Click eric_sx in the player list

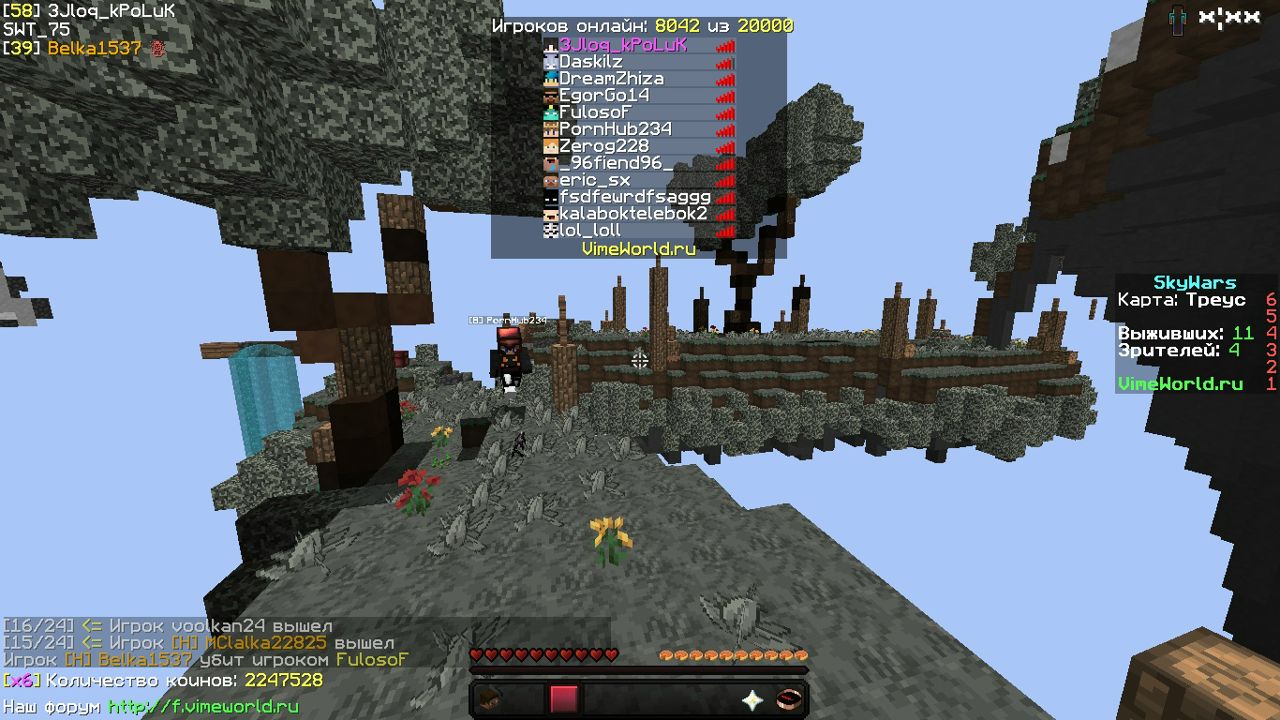tap(594, 180)
